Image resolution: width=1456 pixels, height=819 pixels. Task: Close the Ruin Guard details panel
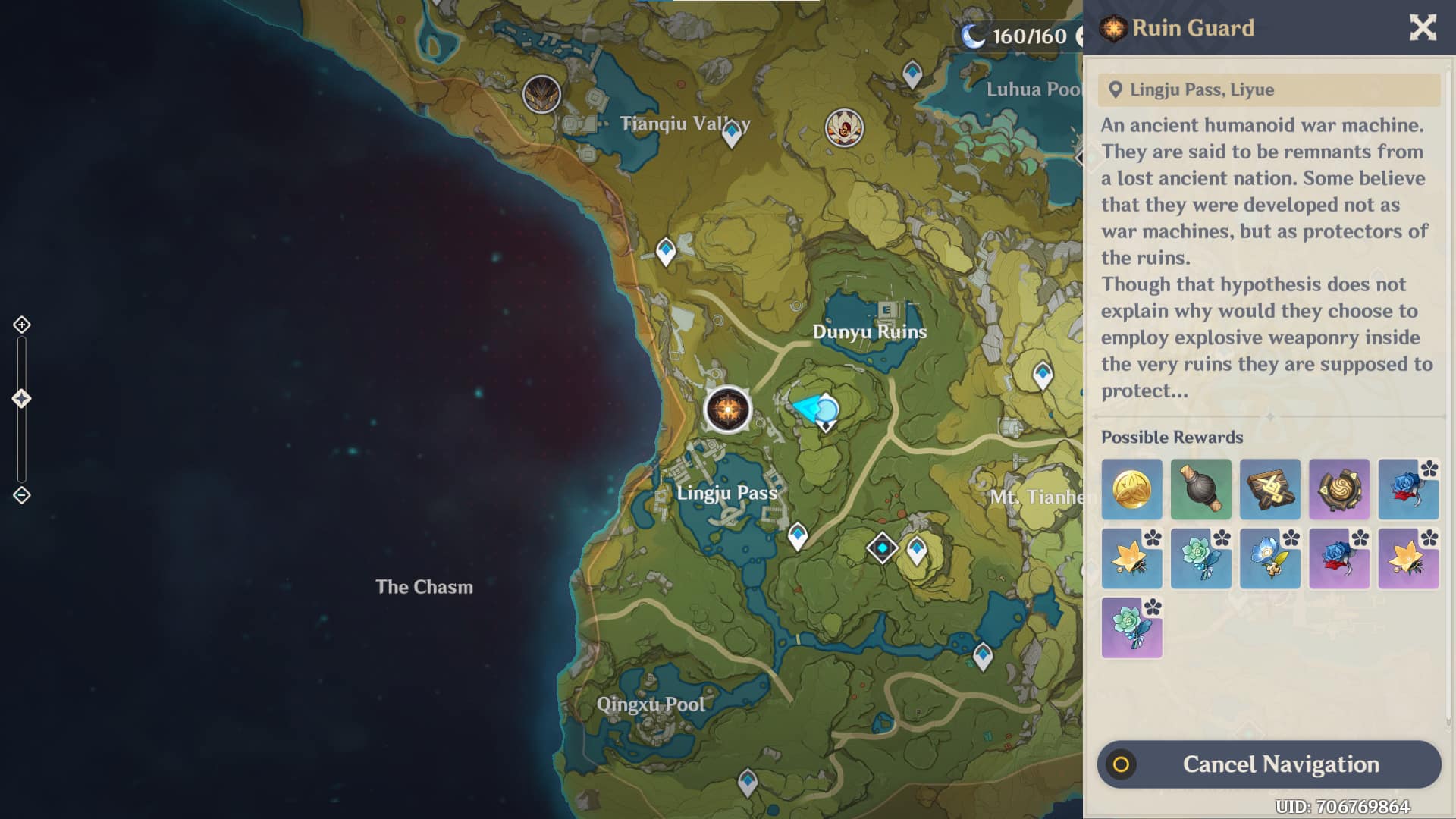tap(1423, 27)
